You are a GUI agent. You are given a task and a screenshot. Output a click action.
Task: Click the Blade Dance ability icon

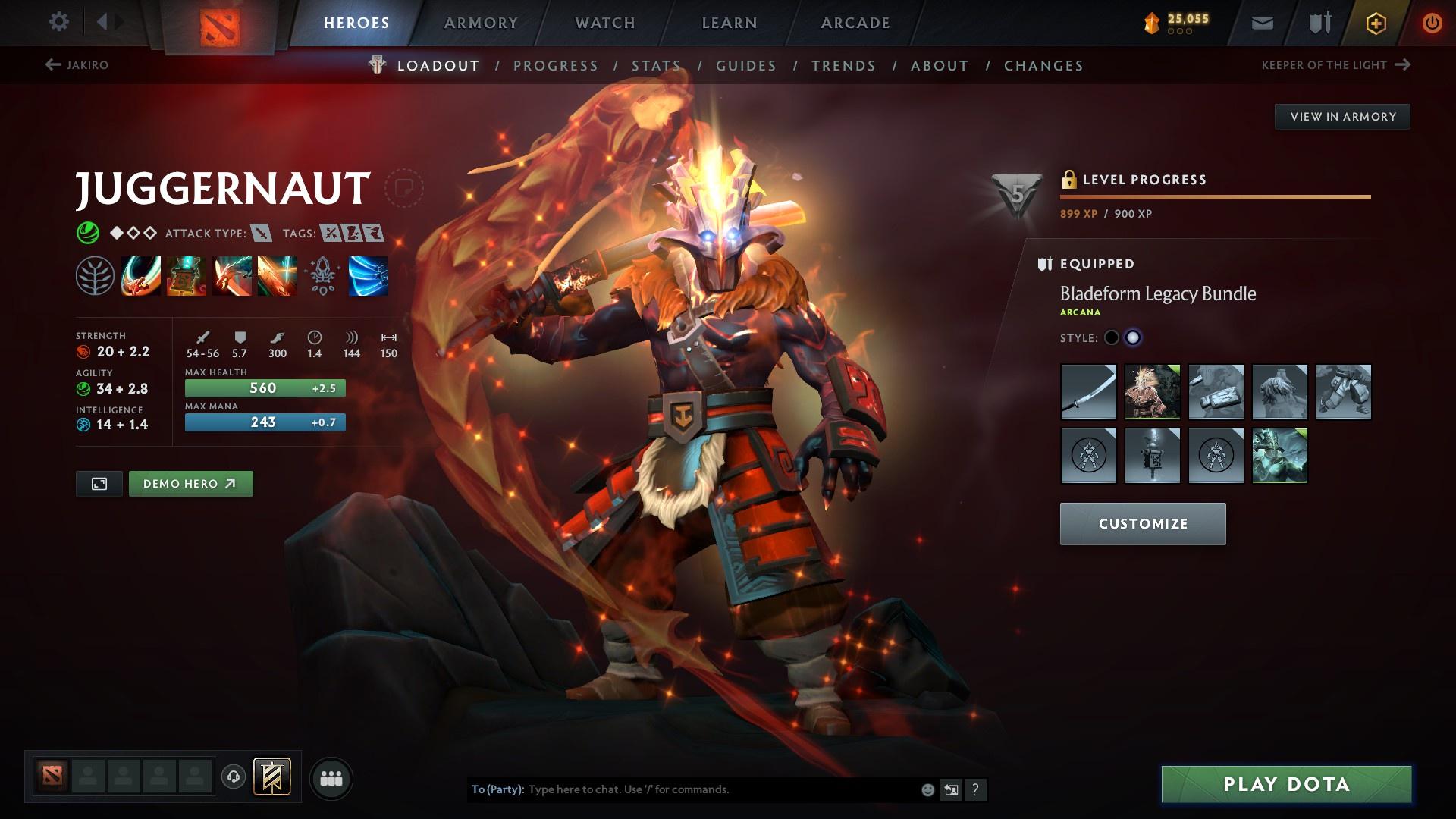[231, 277]
